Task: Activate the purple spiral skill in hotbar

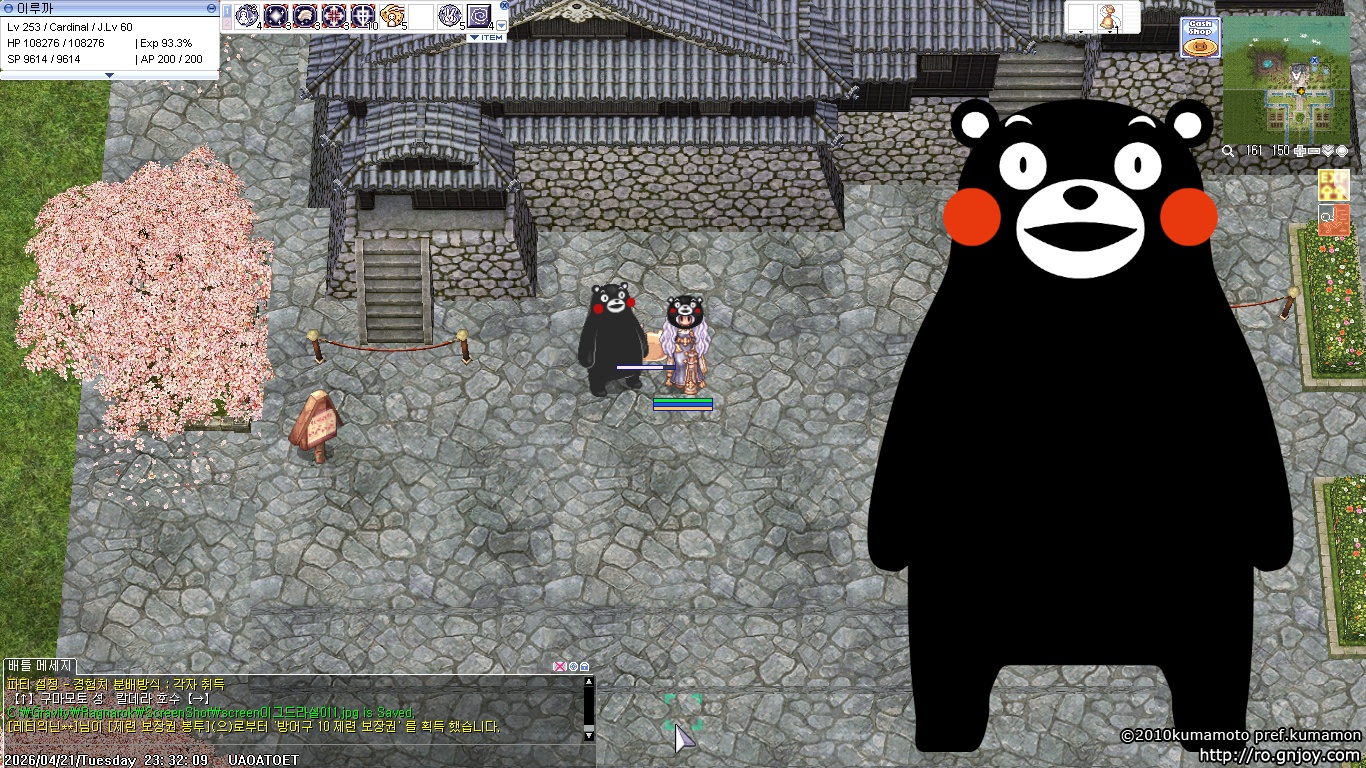Action: click(x=479, y=16)
